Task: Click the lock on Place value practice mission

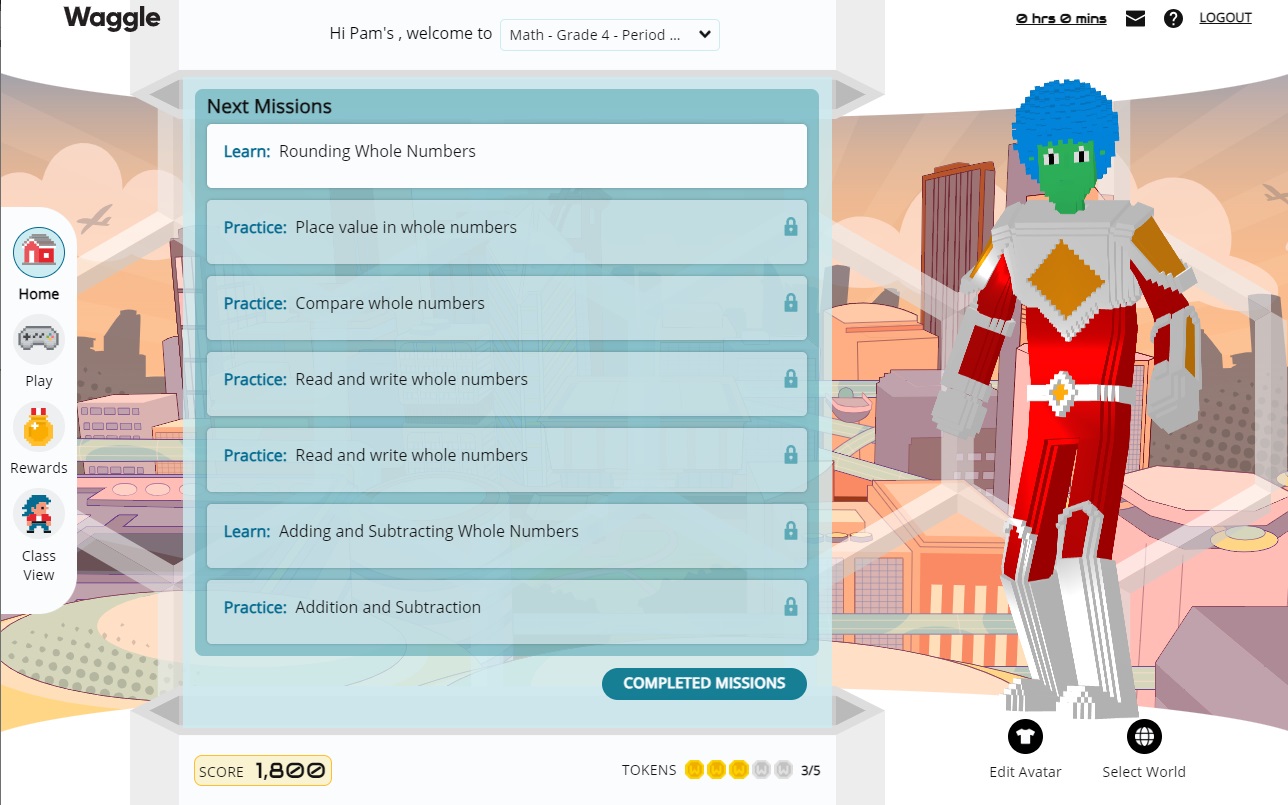Action: 790,228
